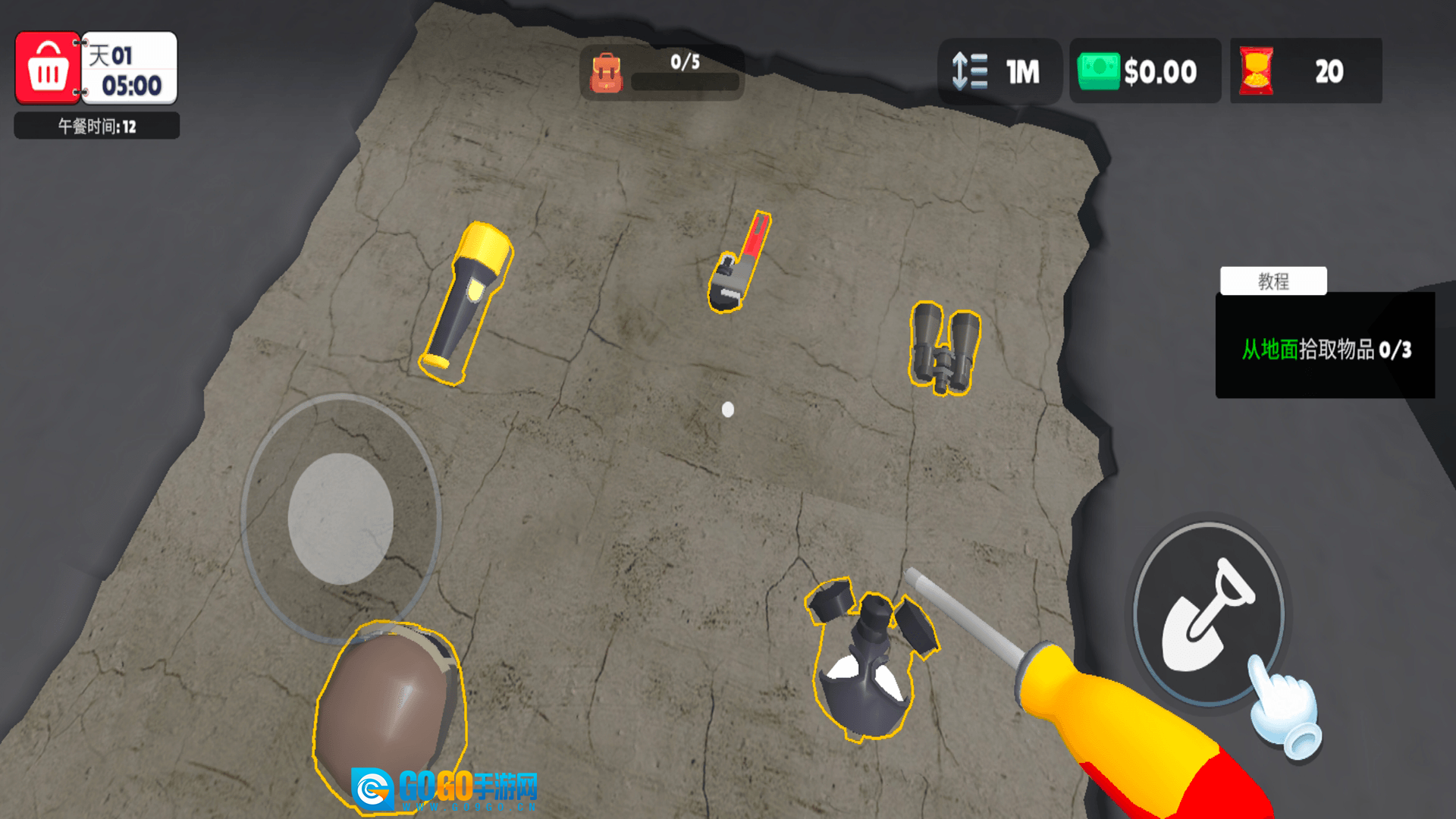1456x819 pixels.
Task: Open the backpack inventory icon
Action: [606, 72]
